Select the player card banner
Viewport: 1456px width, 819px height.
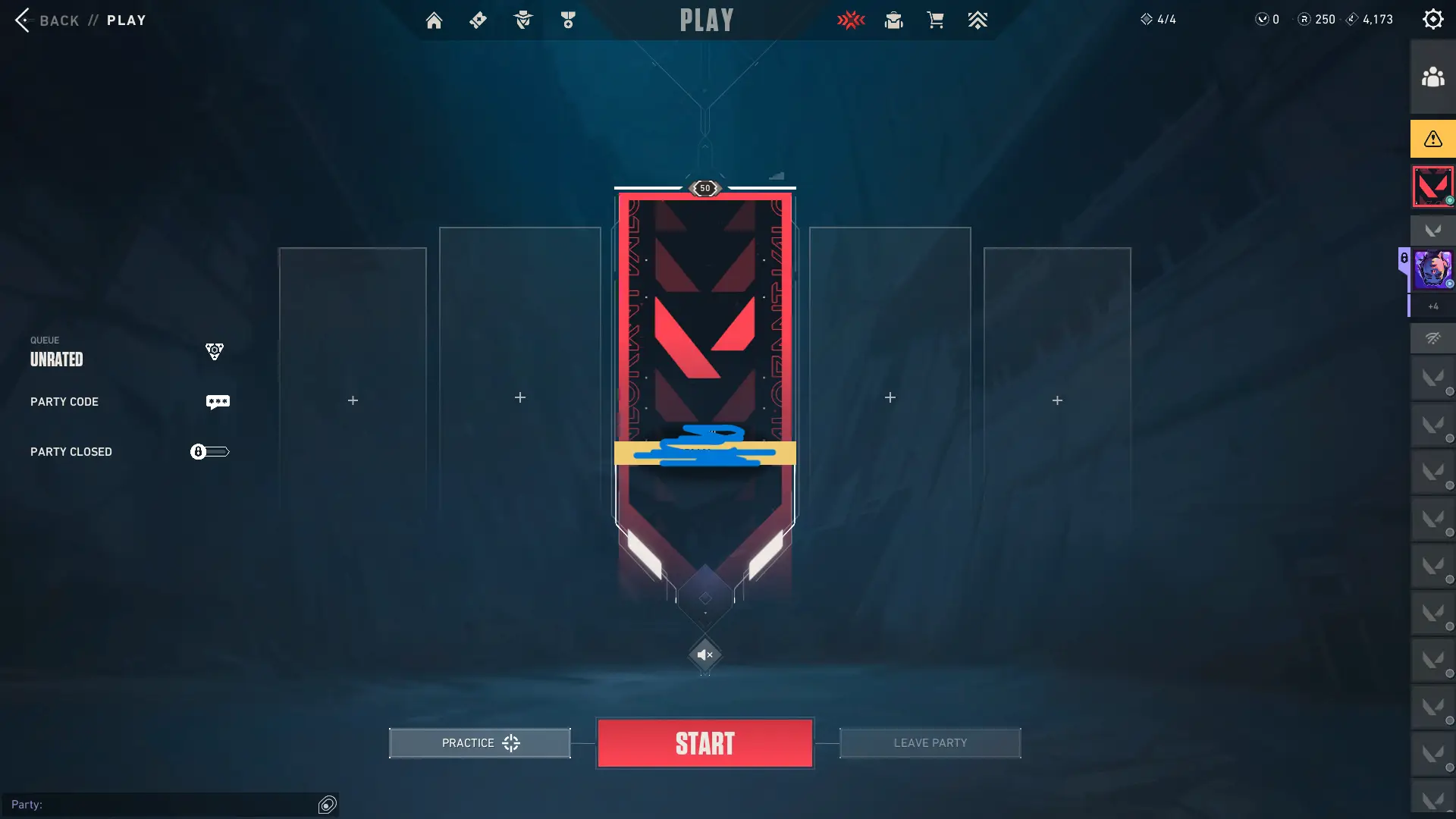point(704,341)
